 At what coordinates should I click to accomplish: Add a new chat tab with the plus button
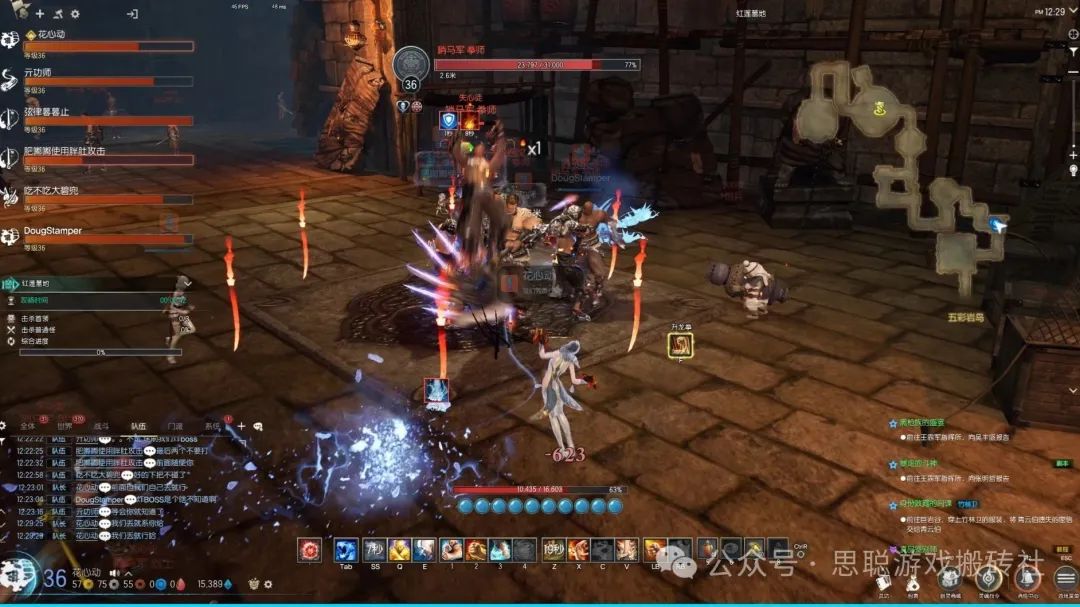[x=240, y=426]
